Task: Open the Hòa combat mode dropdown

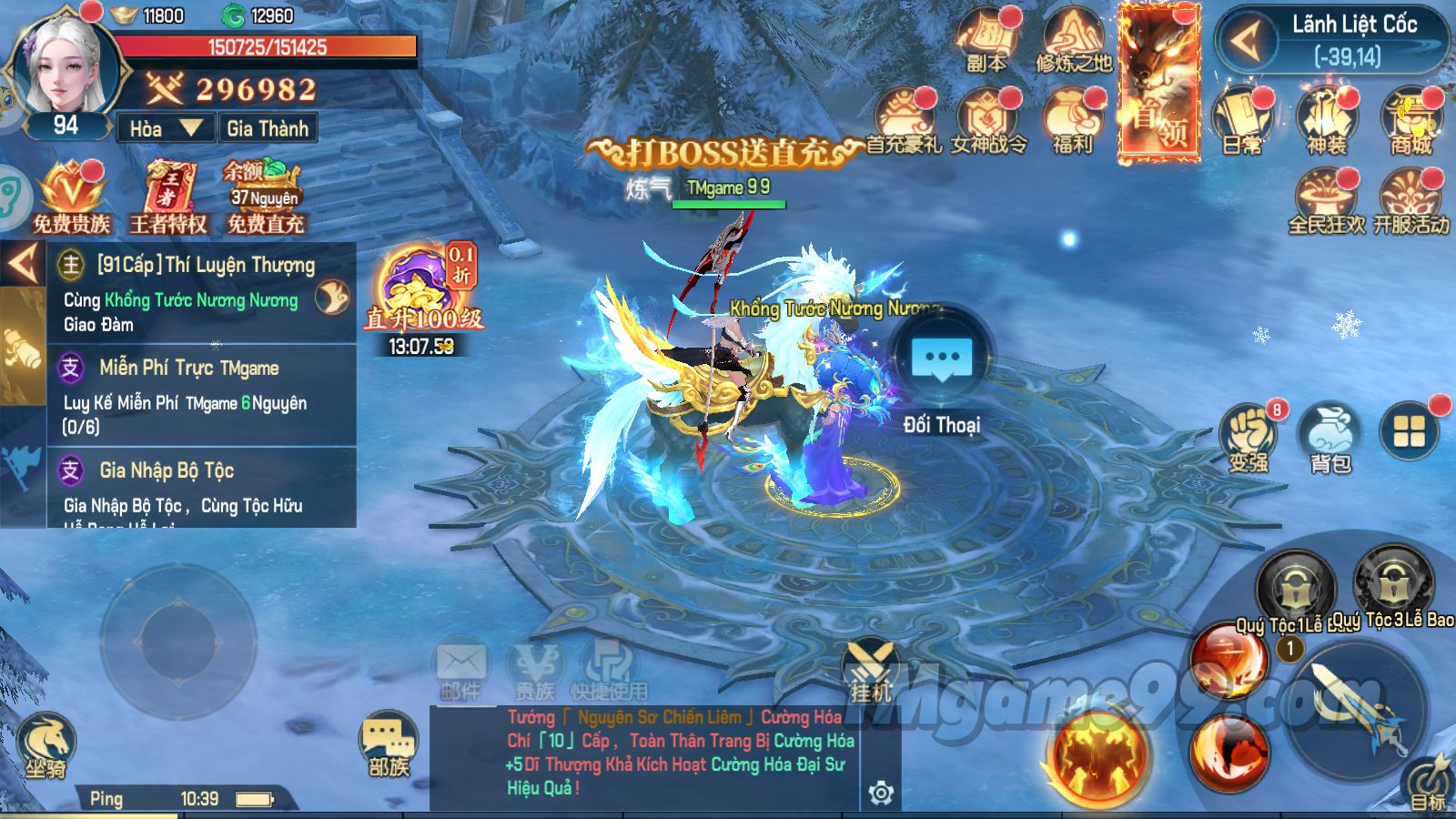Action: 166,128
